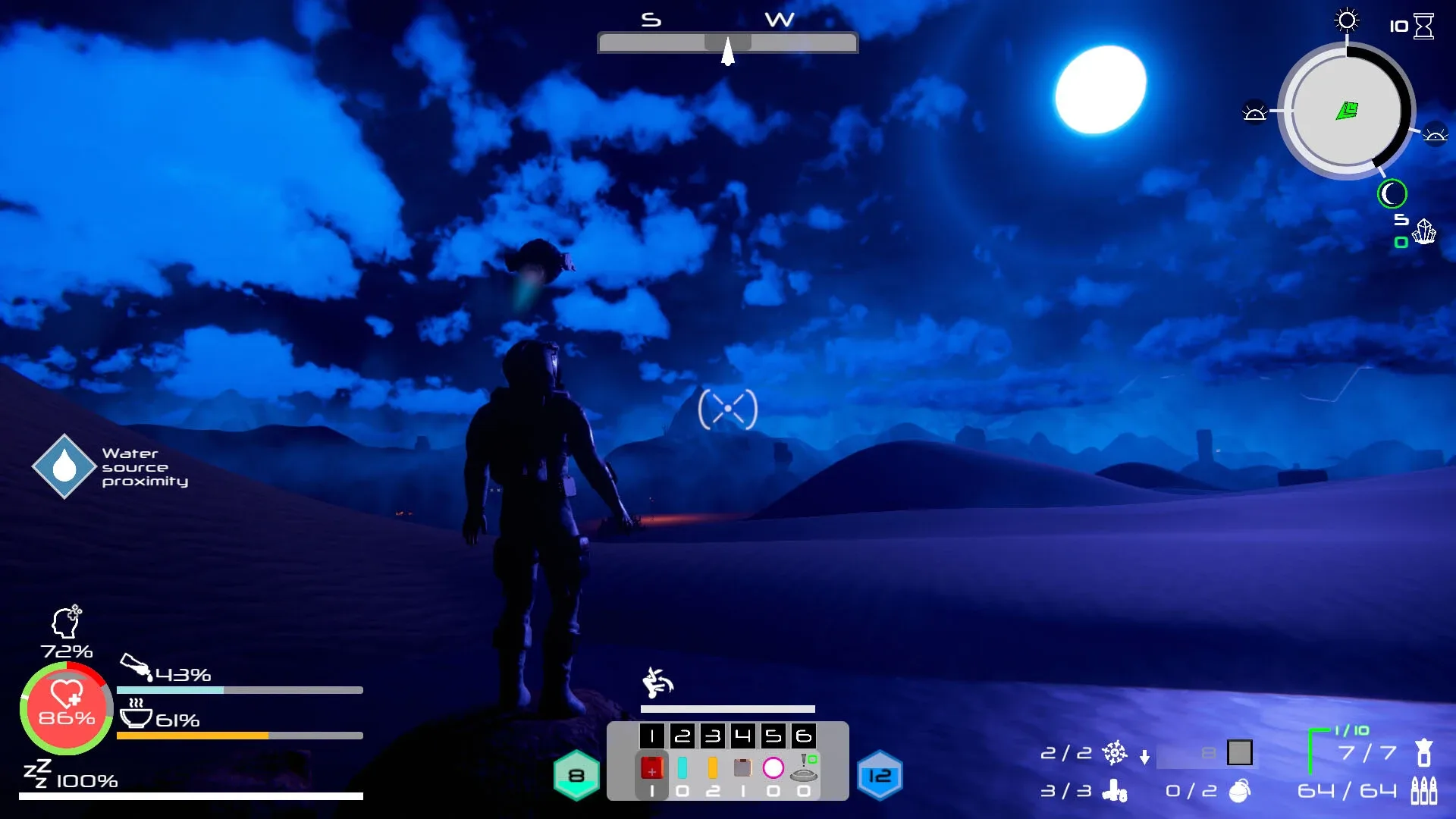Click the brain icon above the 72% sanity value
Viewport: 1456px width, 819px height.
[65, 623]
